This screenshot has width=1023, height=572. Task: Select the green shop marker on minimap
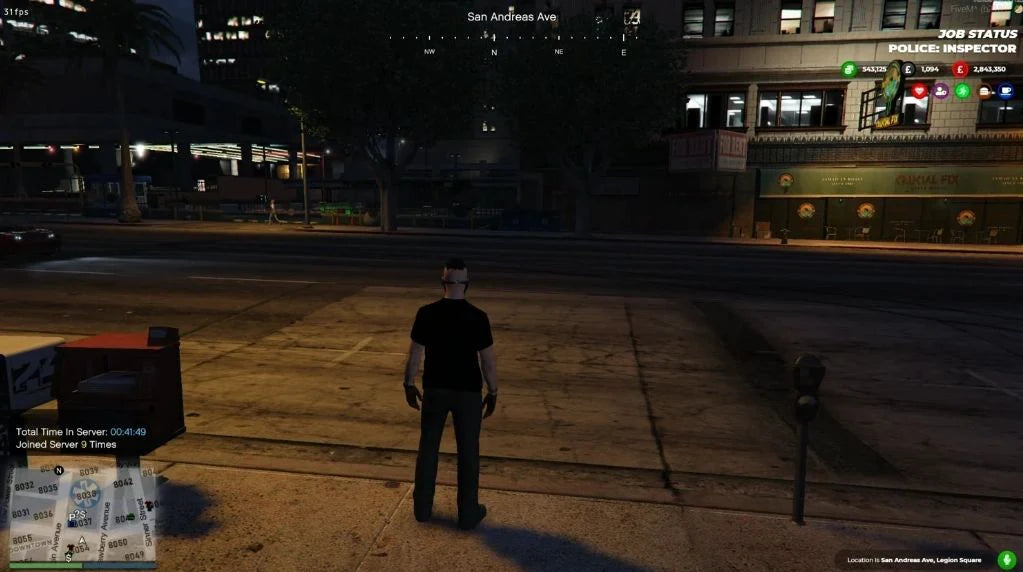click(130, 516)
